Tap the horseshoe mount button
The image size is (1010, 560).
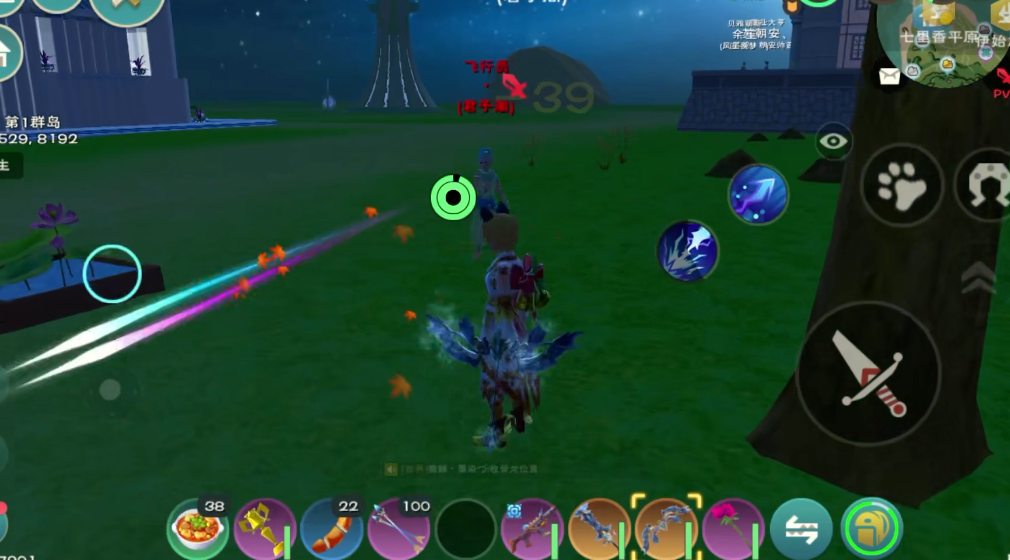(984, 185)
